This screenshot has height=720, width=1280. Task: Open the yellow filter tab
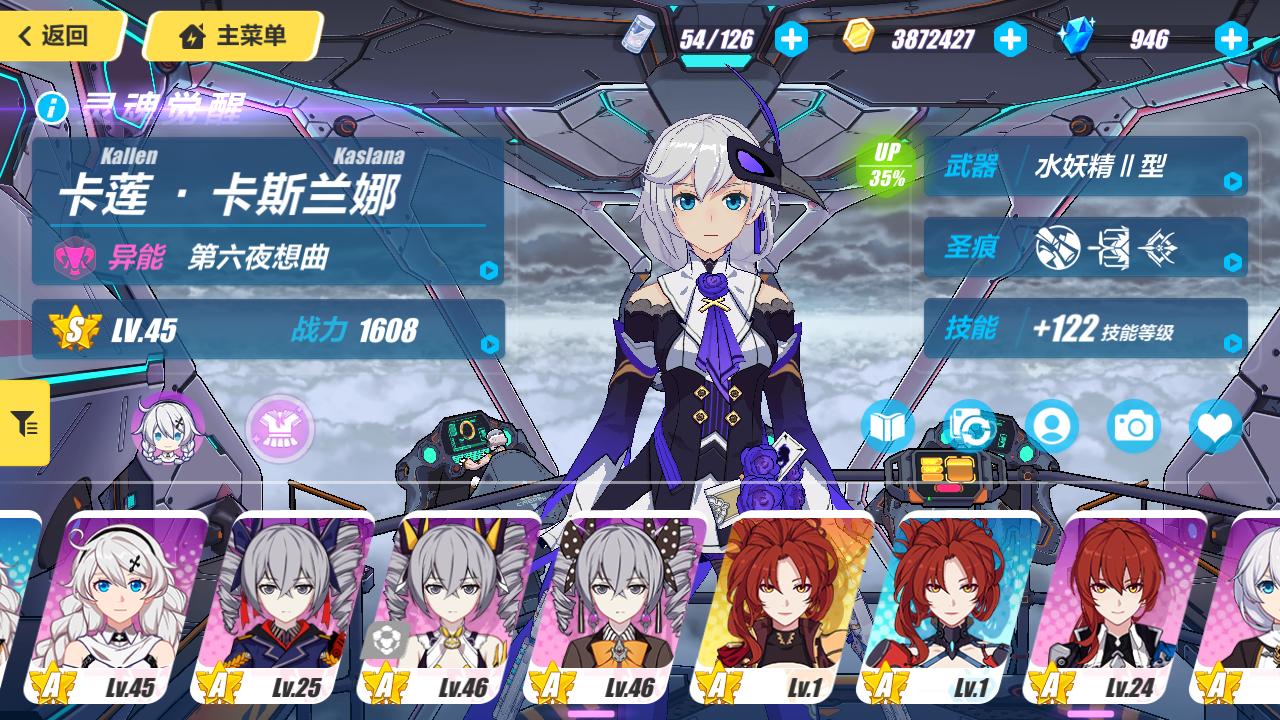[x=24, y=423]
